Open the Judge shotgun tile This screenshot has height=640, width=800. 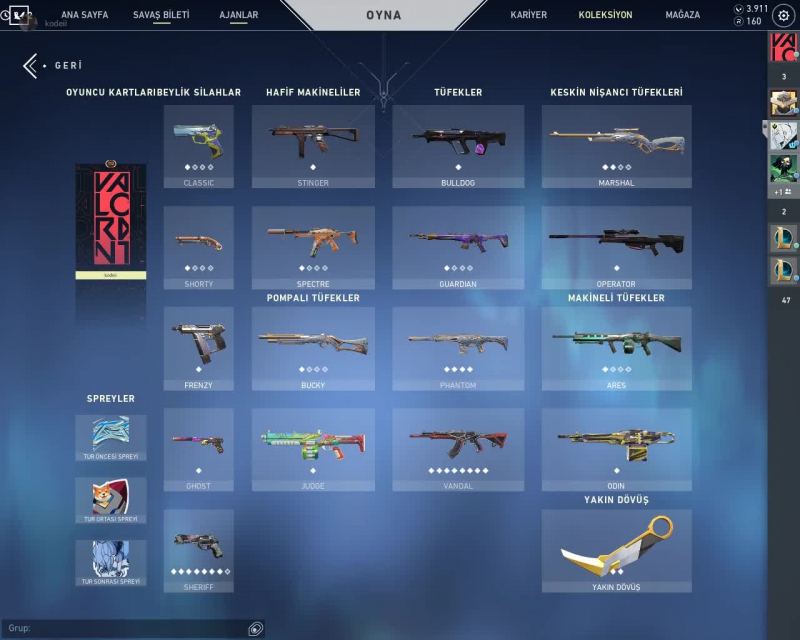[313, 449]
